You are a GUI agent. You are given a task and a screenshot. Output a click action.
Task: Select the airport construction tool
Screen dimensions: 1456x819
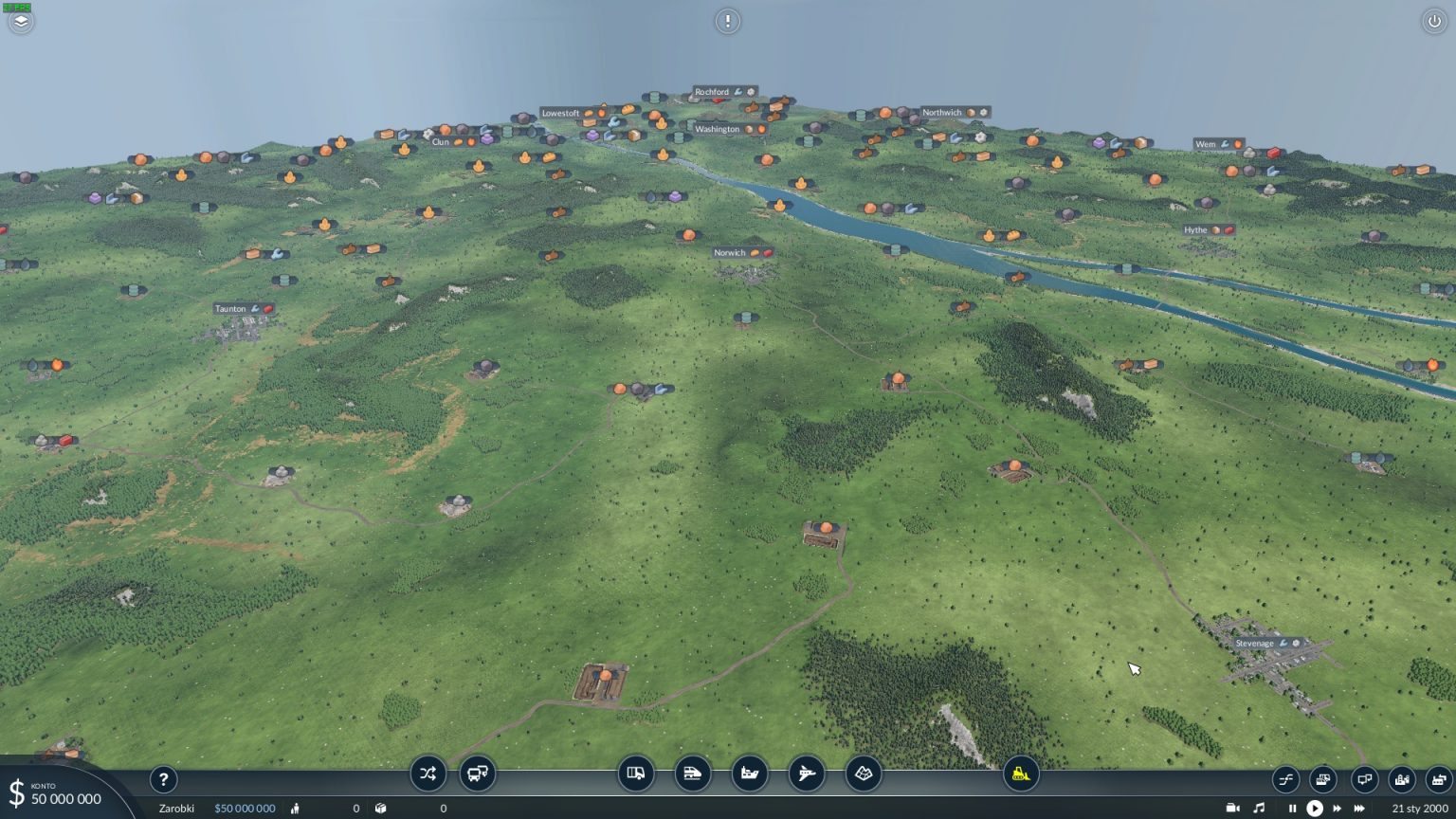click(807, 773)
